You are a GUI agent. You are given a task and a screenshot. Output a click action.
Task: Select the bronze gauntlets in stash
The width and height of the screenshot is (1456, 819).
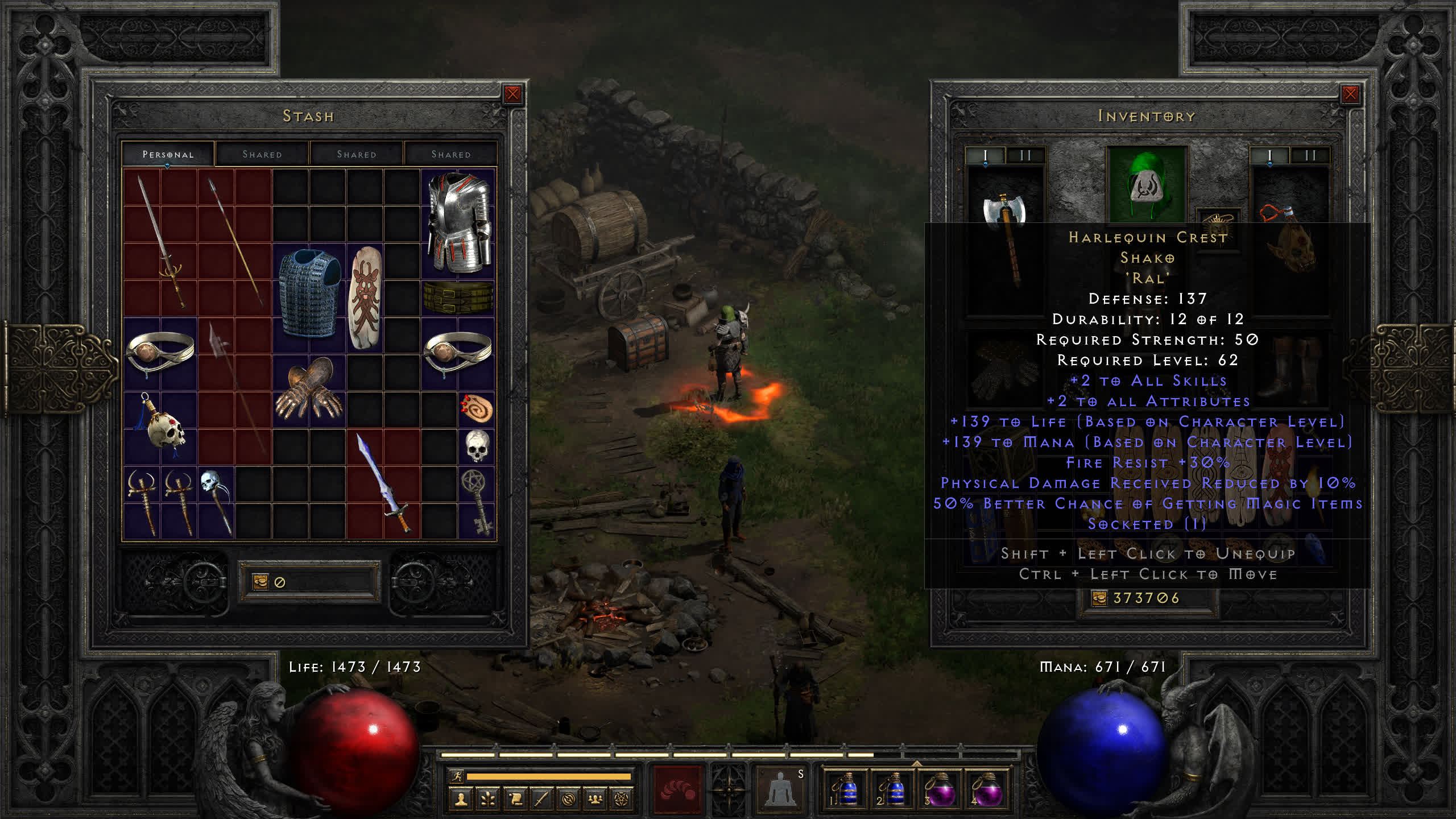(x=309, y=389)
